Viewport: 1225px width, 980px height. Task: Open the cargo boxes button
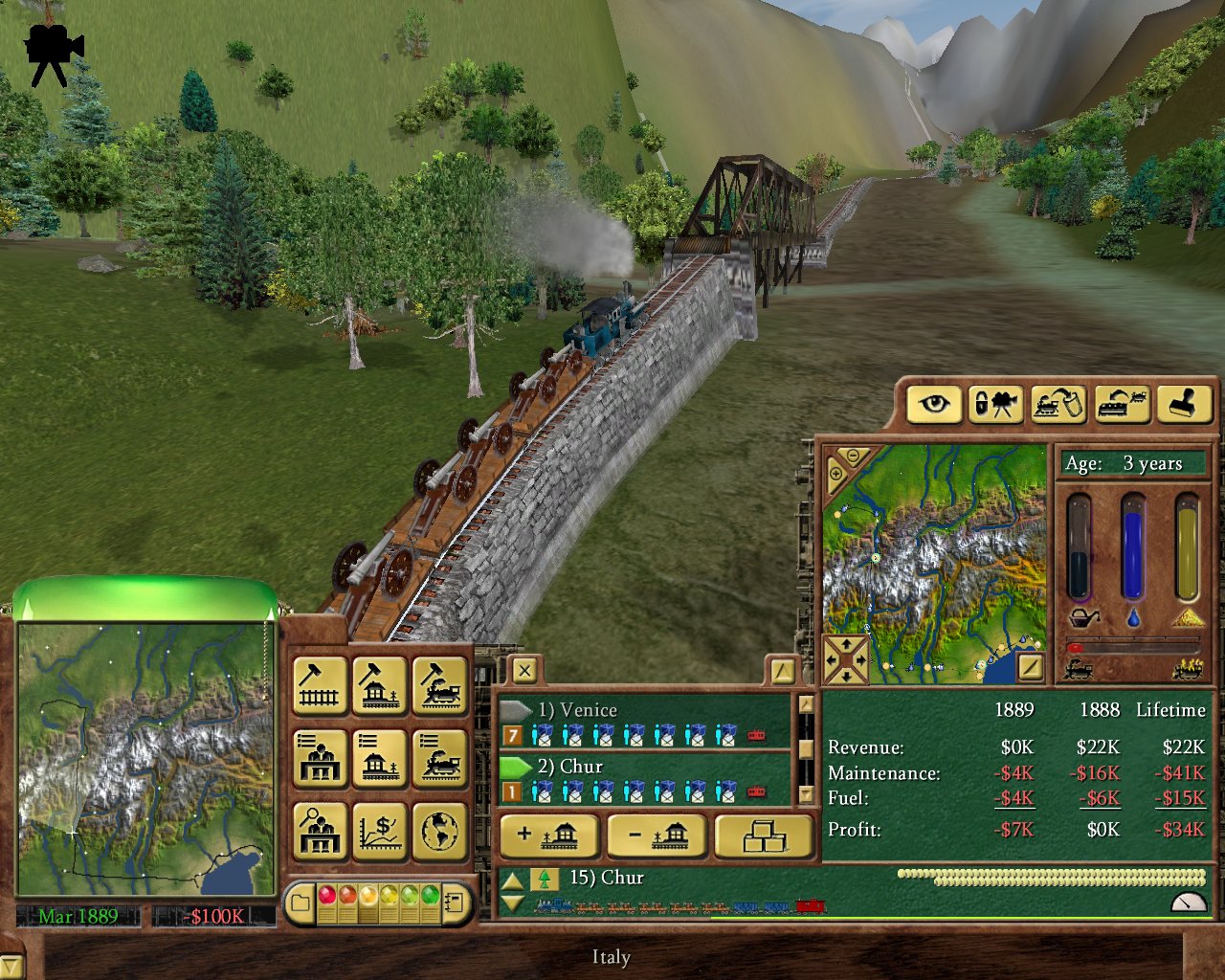pyautogui.click(x=764, y=836)
